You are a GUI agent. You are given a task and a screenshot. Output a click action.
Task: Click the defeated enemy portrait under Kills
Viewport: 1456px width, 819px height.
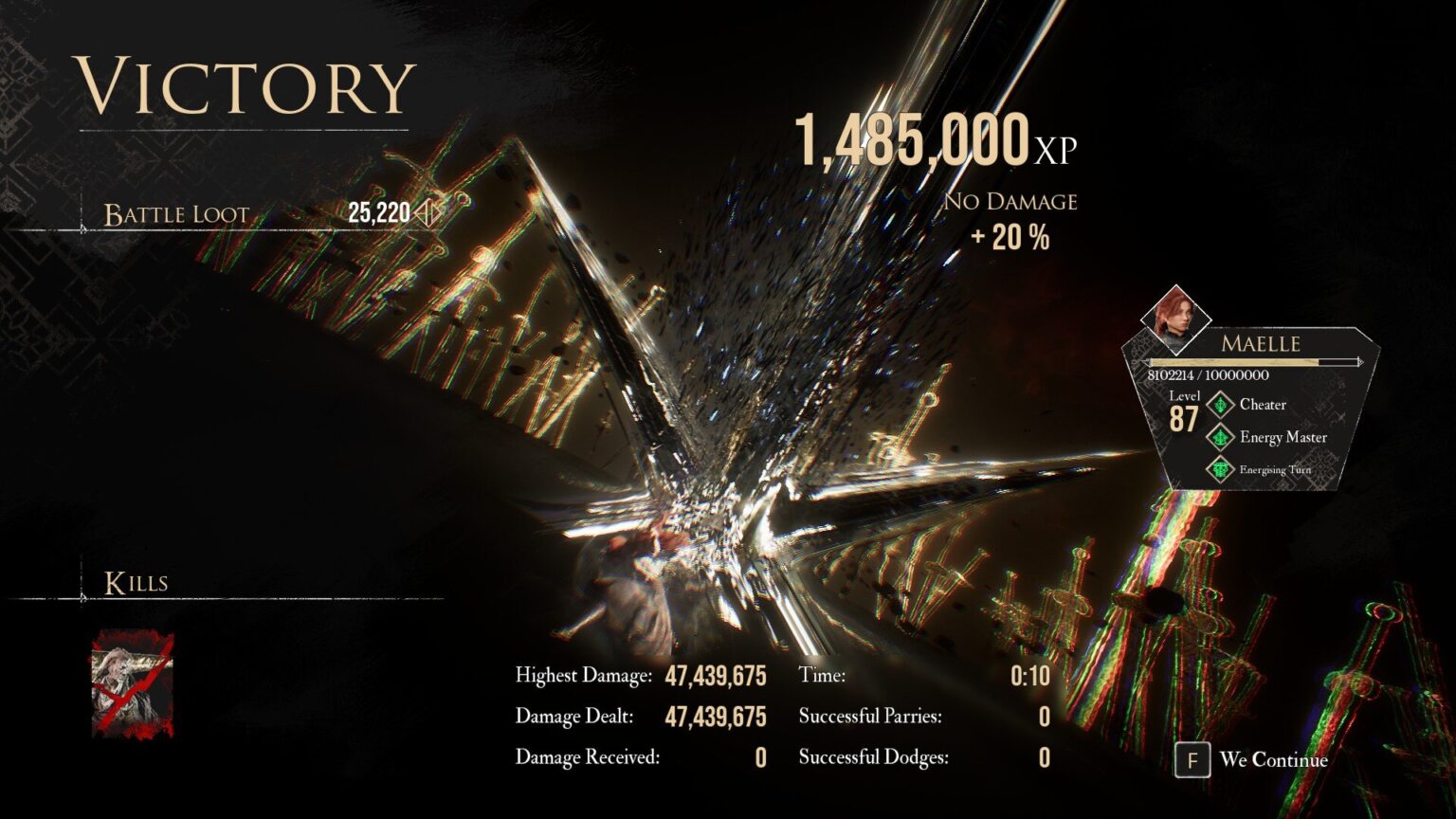133,684
